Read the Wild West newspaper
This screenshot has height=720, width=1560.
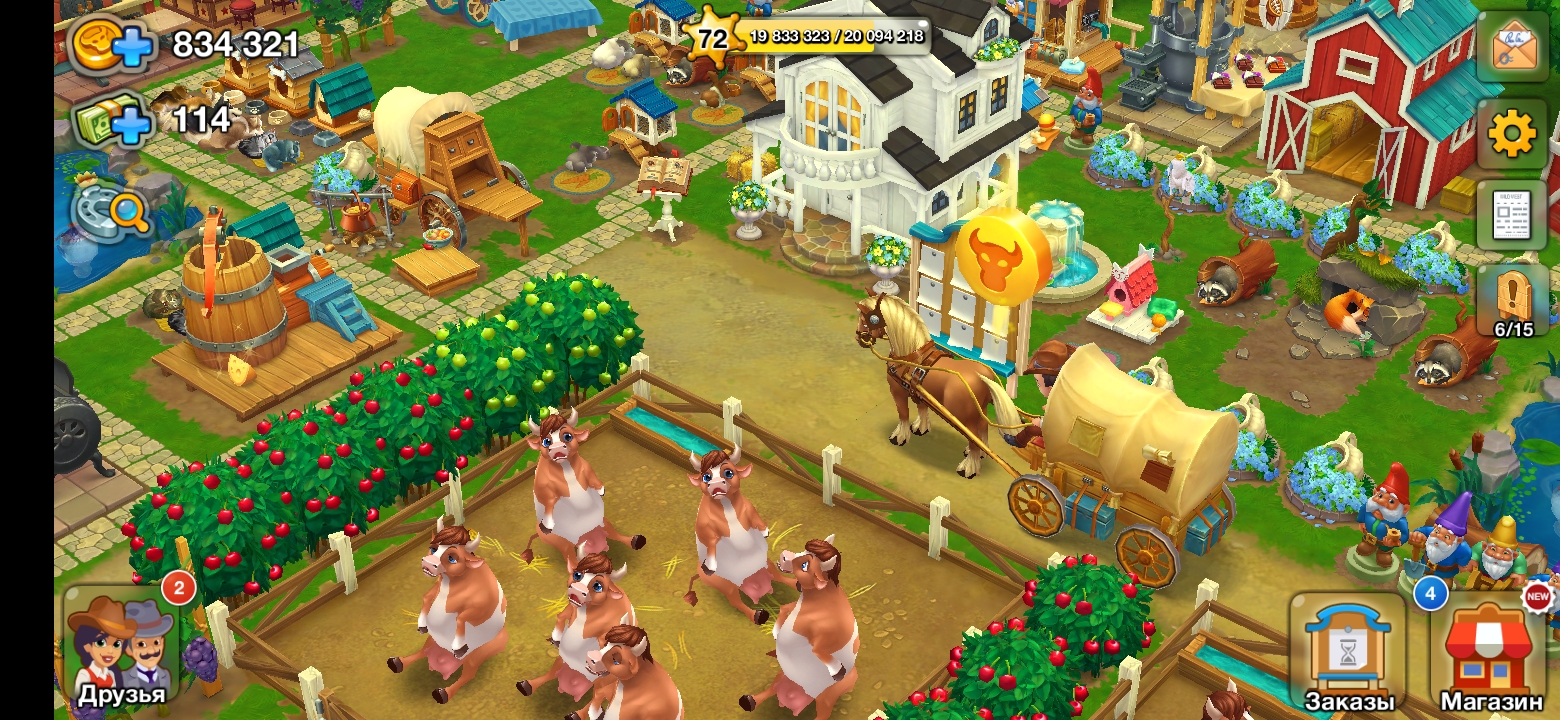point(1512,215)
